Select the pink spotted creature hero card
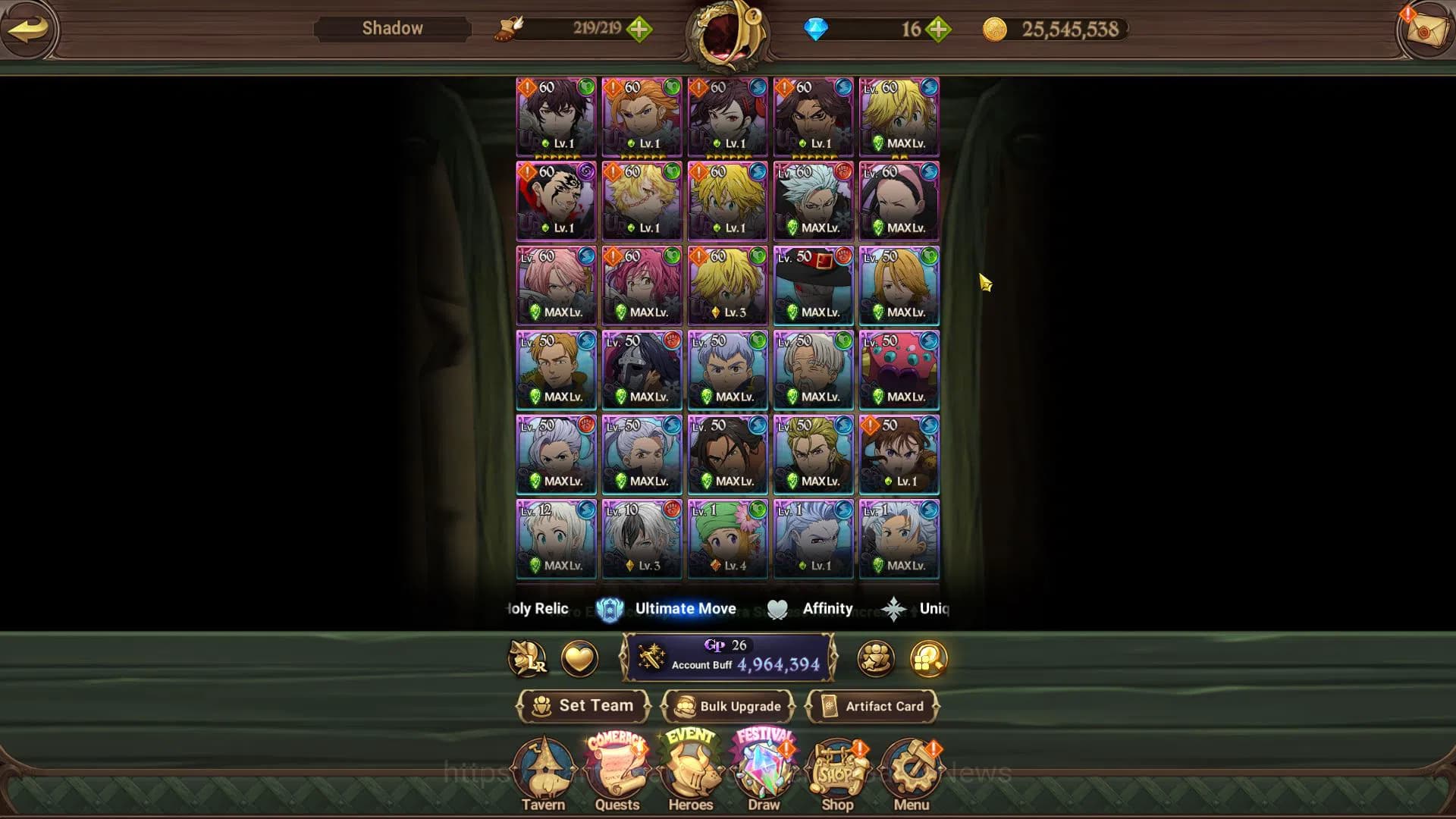Screen dimensions: 1456x819 [899, 370]
